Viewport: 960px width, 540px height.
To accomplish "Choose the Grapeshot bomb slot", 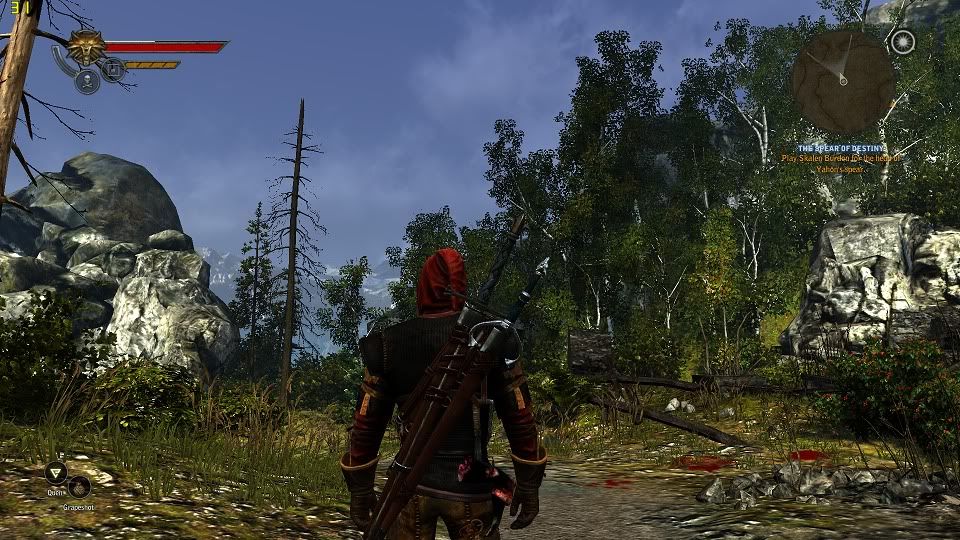I will (78, 487).
